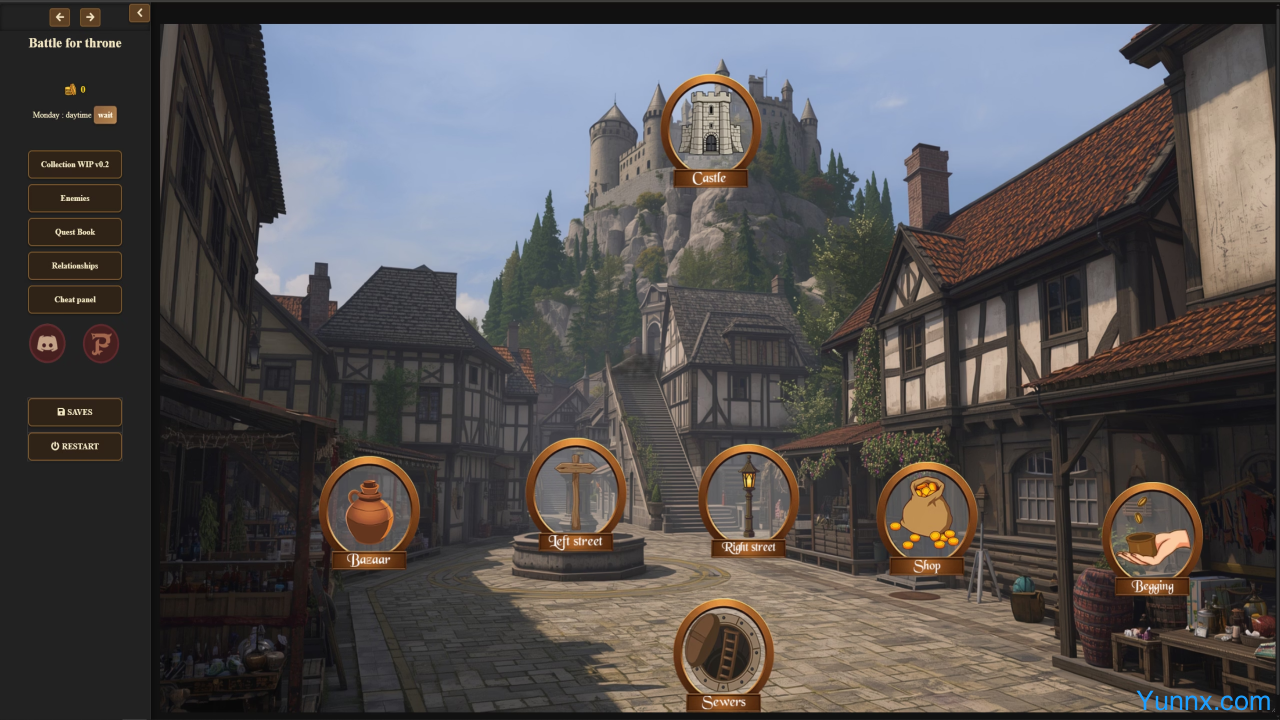Visit the Bazaar location

tap(369, 508)
